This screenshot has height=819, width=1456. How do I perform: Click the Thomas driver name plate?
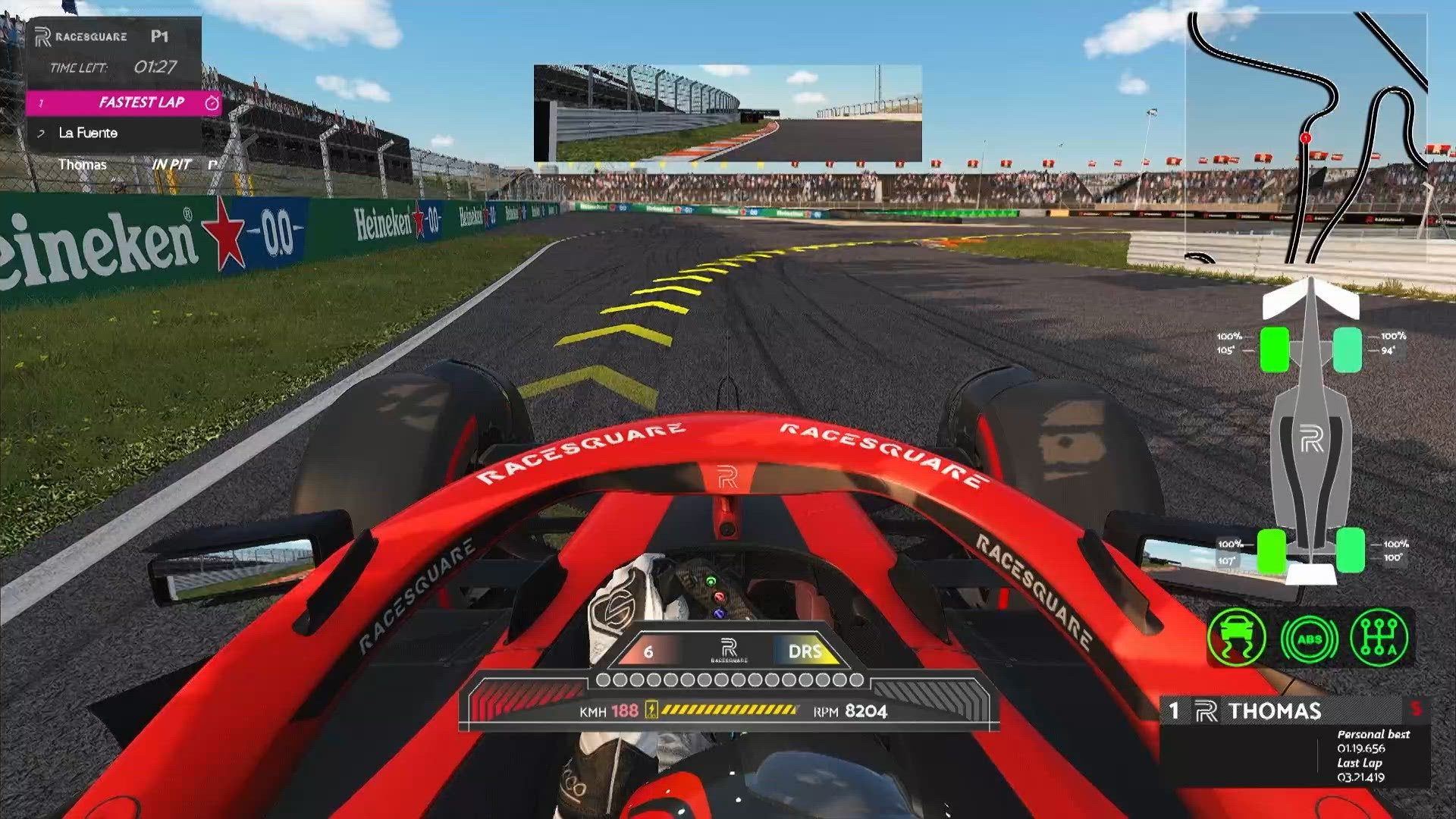point(1274,711)
